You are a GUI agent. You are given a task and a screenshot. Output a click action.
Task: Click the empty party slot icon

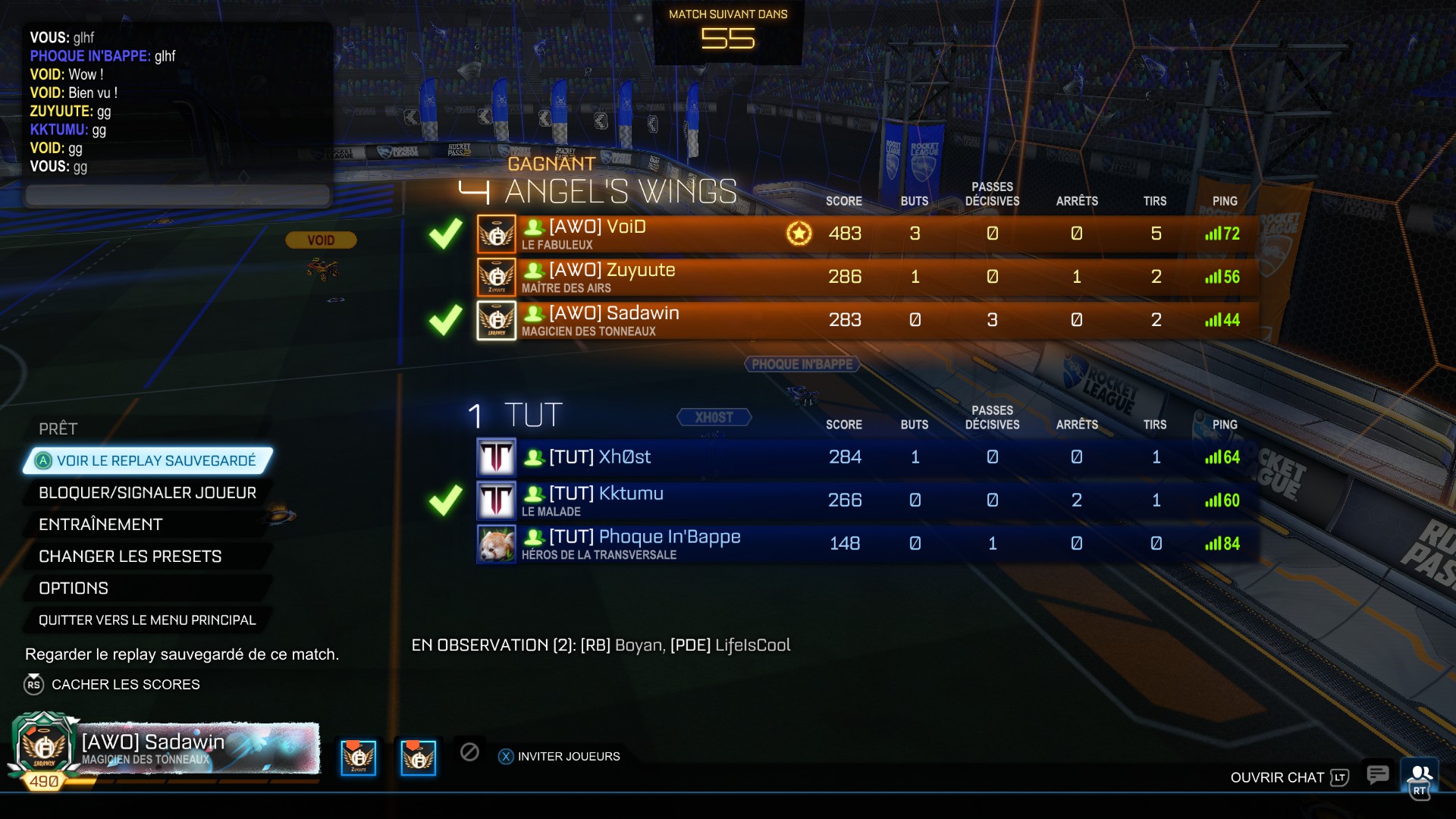coord(469,752)
